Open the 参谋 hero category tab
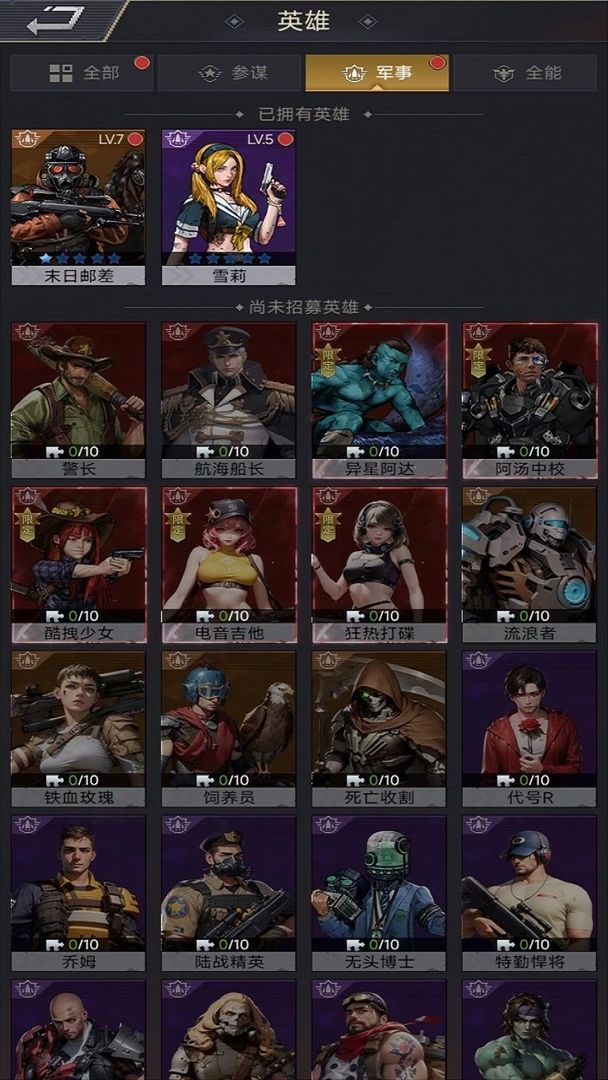Screen dimensions: 608x1080 (x=229, y=73)
